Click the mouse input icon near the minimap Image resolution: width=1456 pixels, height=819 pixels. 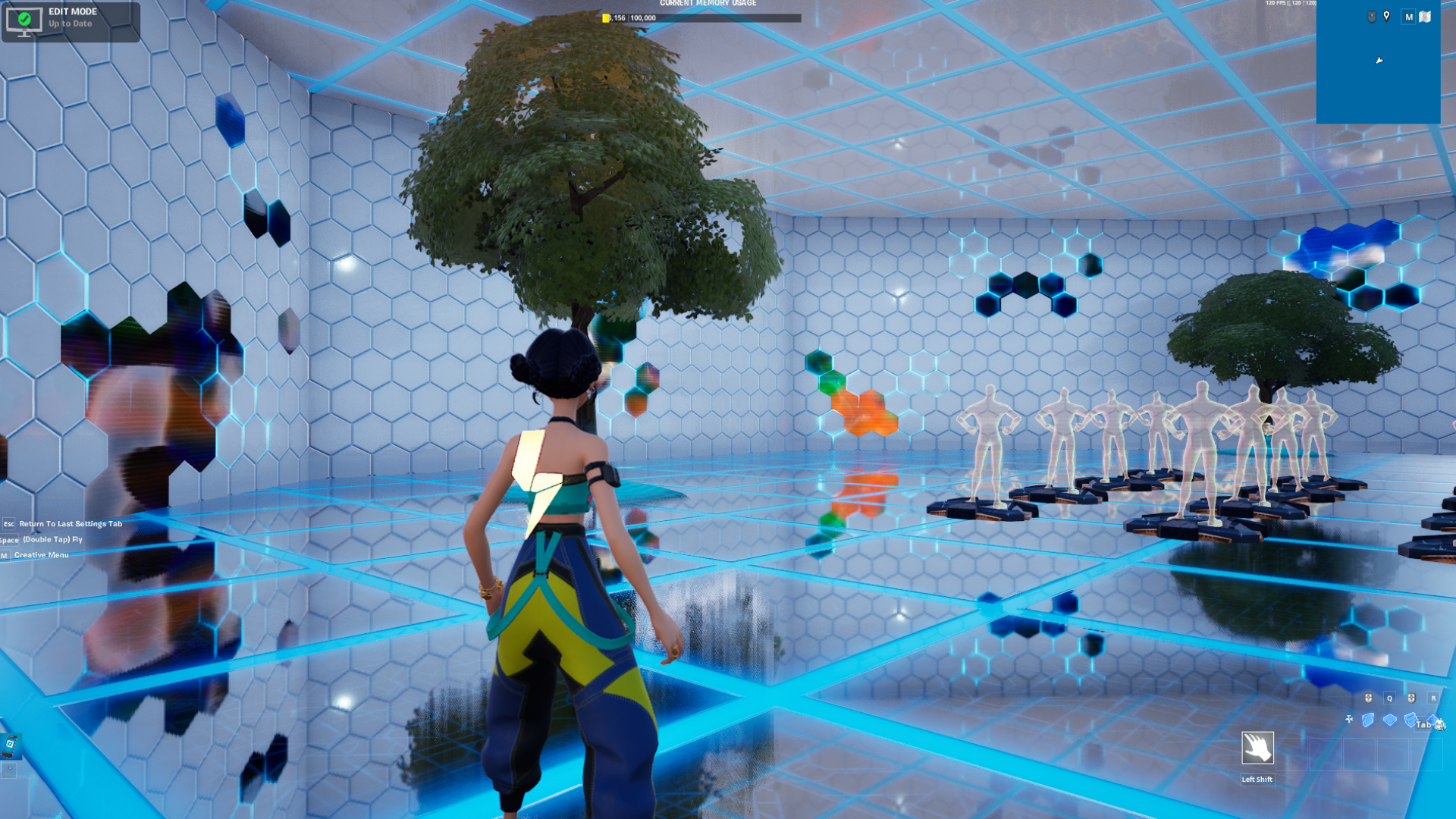1370,17
